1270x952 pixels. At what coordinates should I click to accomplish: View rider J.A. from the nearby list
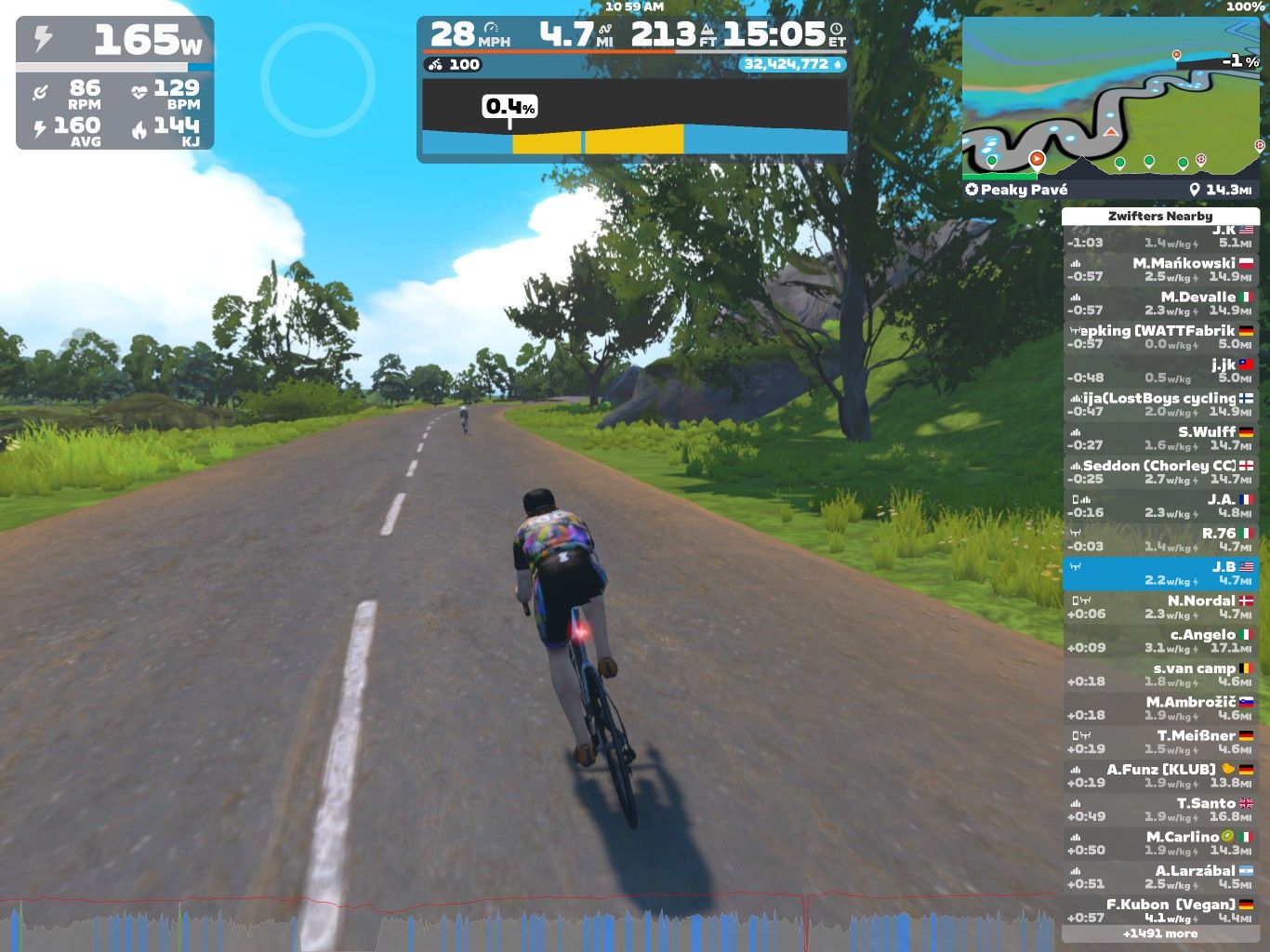point(1159,506)
